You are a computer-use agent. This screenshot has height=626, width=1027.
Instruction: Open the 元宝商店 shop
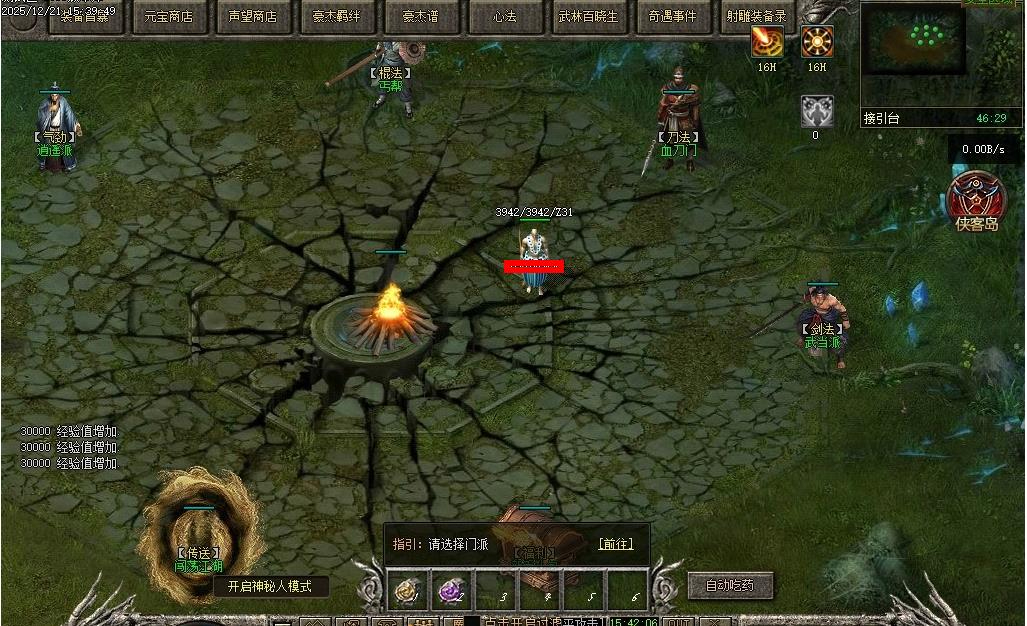[x=168, y=16]
